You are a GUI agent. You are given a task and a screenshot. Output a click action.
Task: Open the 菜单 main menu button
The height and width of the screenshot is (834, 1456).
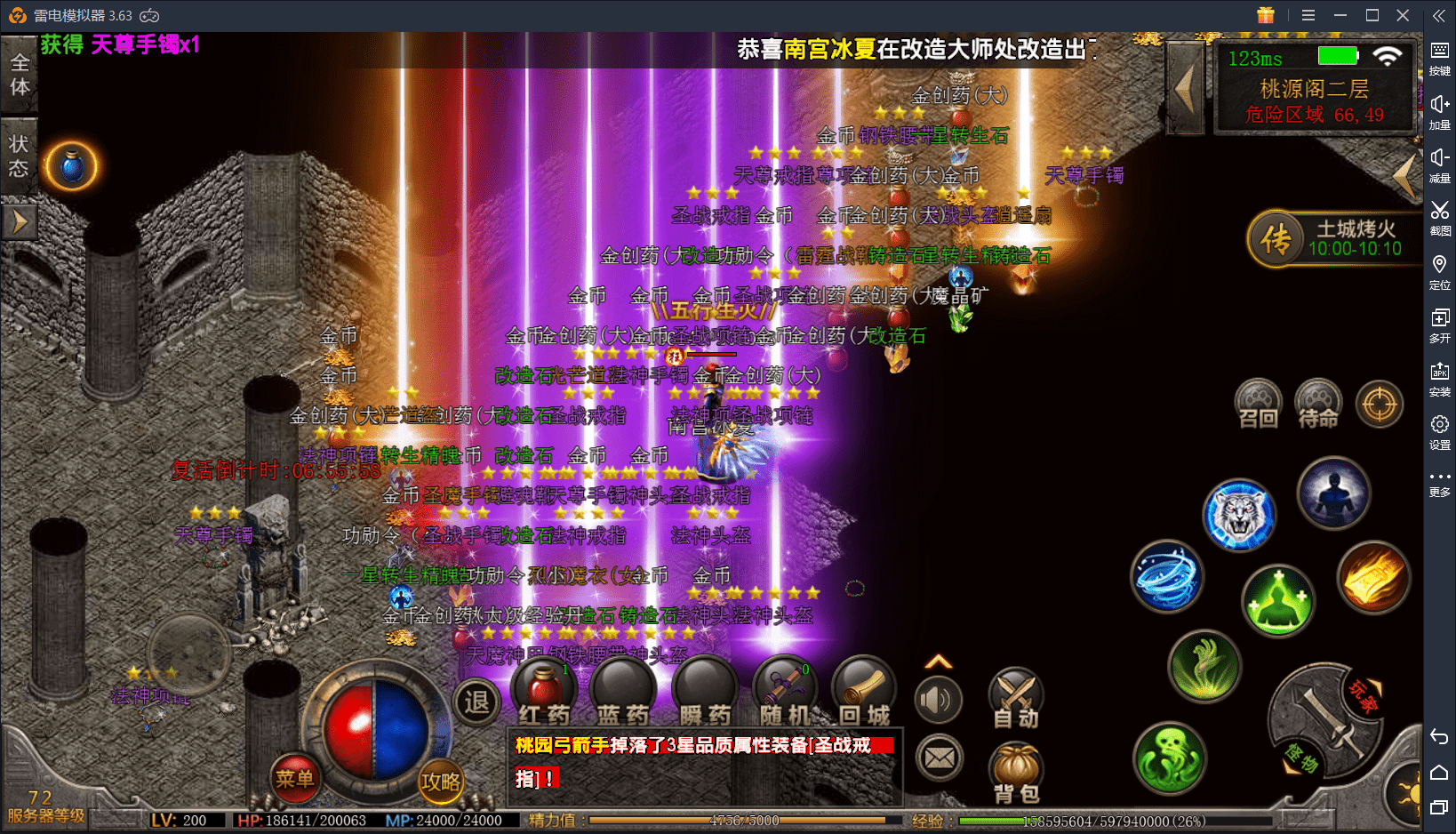point(294,779)
